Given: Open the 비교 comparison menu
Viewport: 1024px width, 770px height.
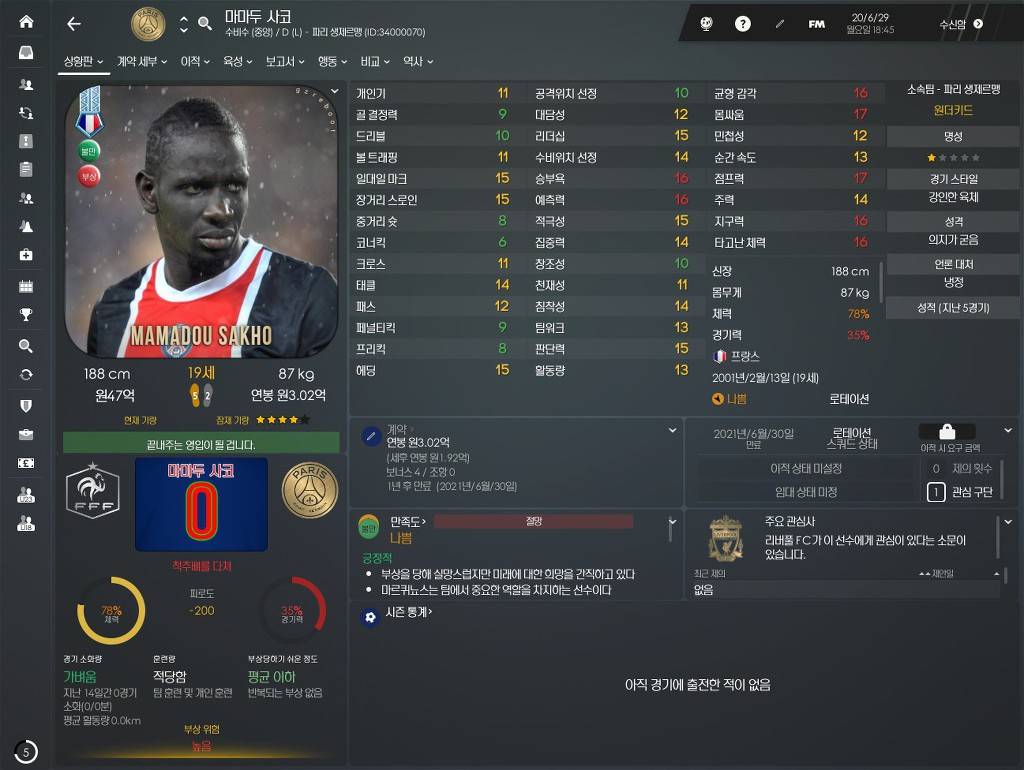Looking at the screenshot, I should [374, 62].
